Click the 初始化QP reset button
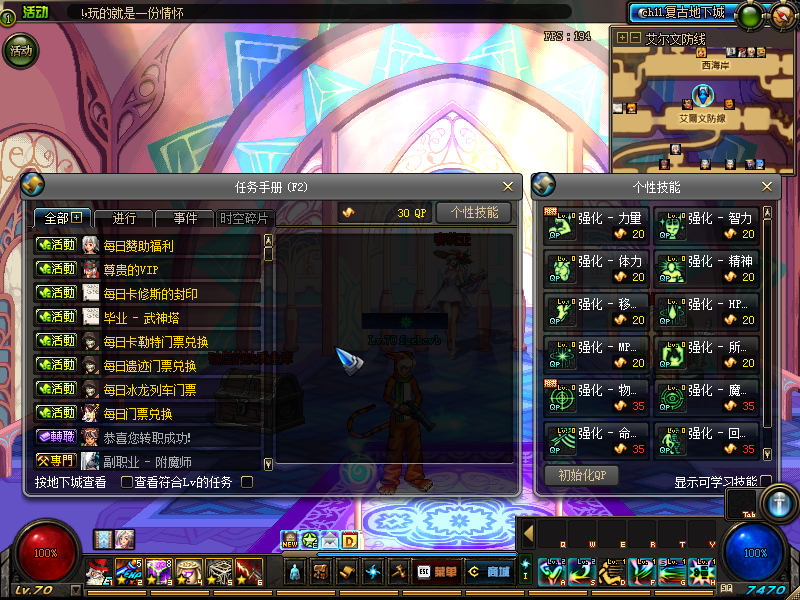 pos(581,475)
